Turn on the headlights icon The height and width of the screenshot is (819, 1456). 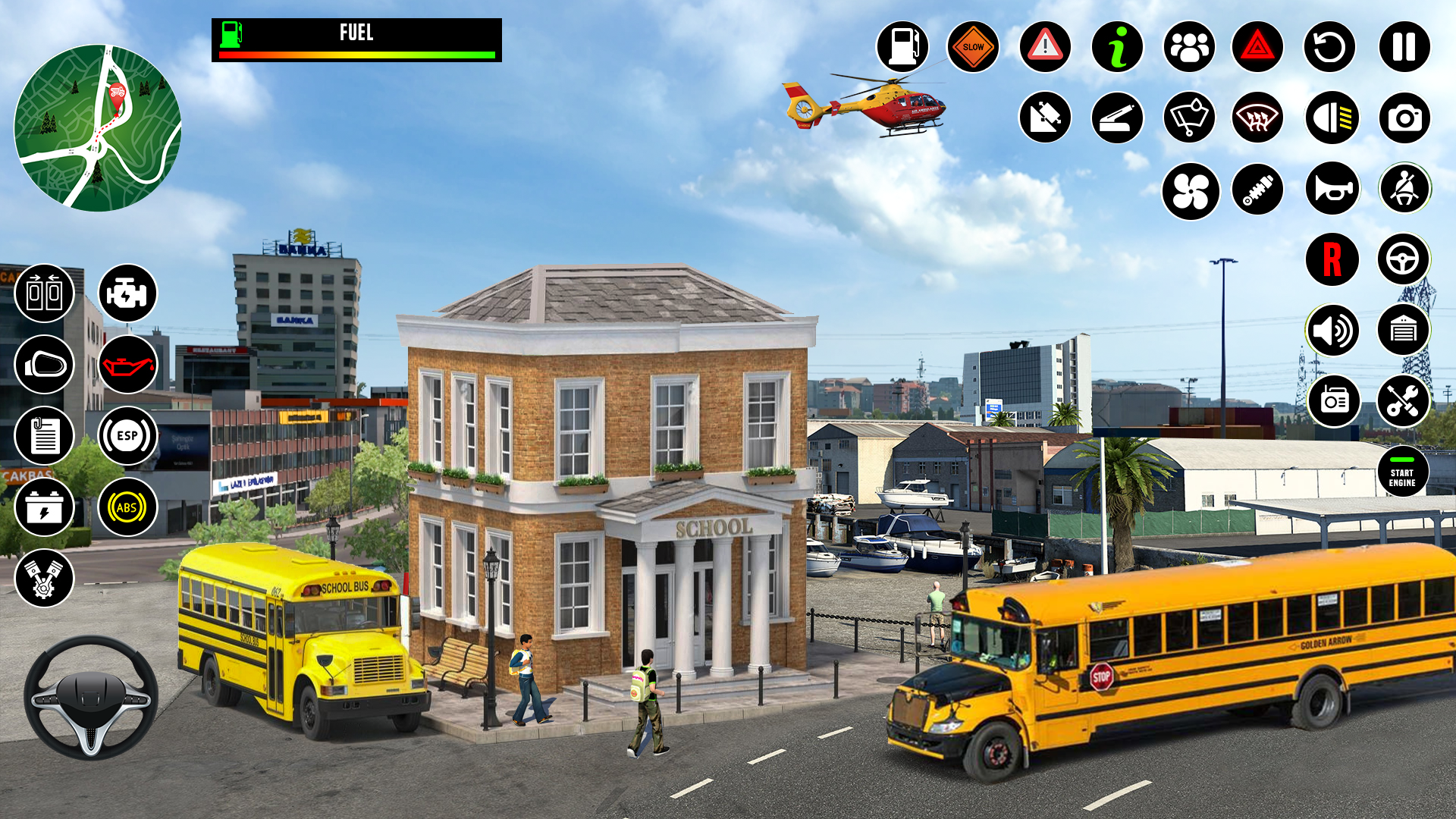click(1332, 118)
